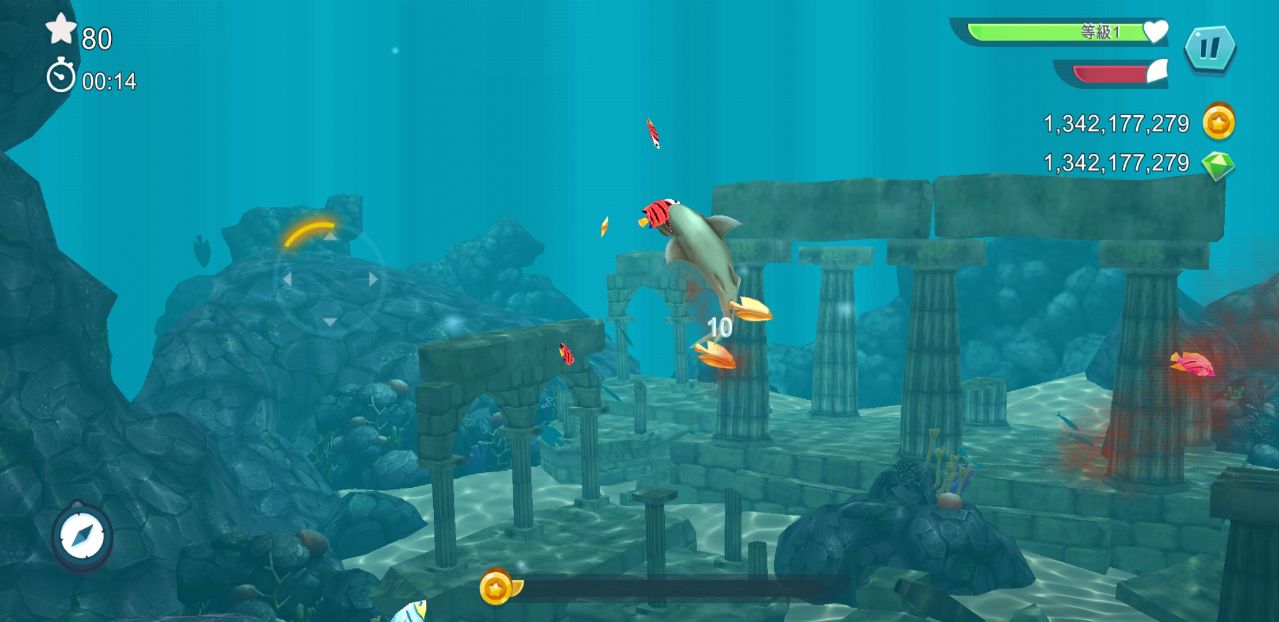The image size is (1279, 622).
Task: Pause the game with the hexagon button
Action: [x=1210, y=47]
